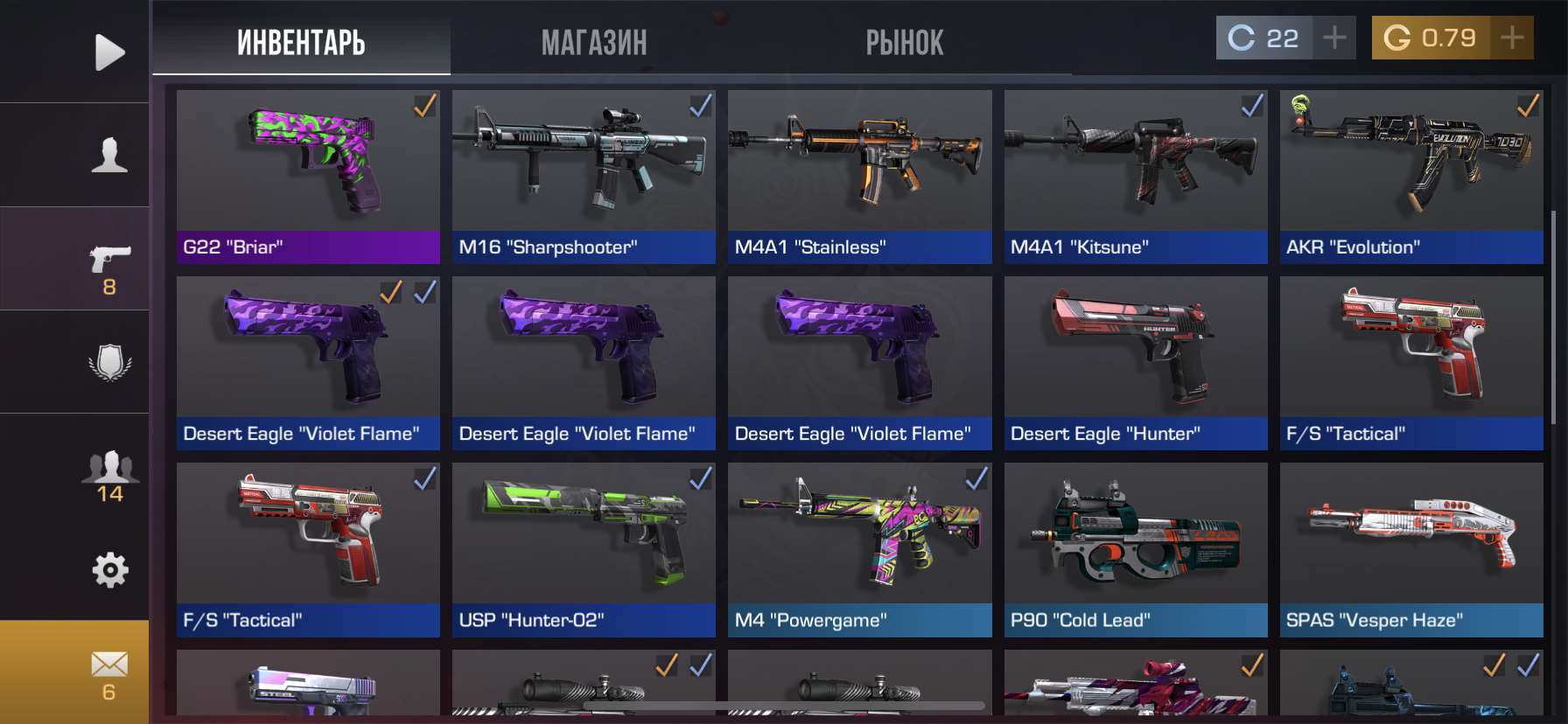Choose the M16 "Sharpshooter" skin

584,177
